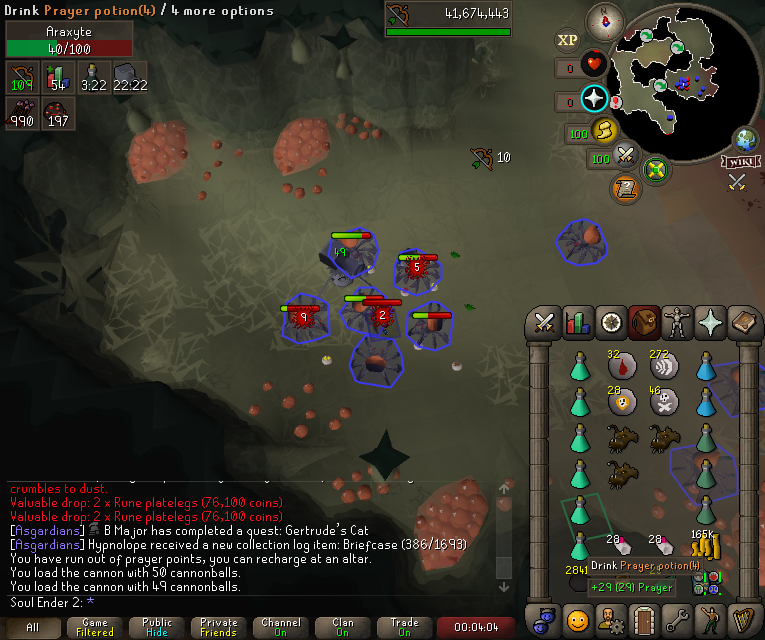The image size is (765, 640).
Task: Open the Clan chat filter tab
Action: pos(343,627)
